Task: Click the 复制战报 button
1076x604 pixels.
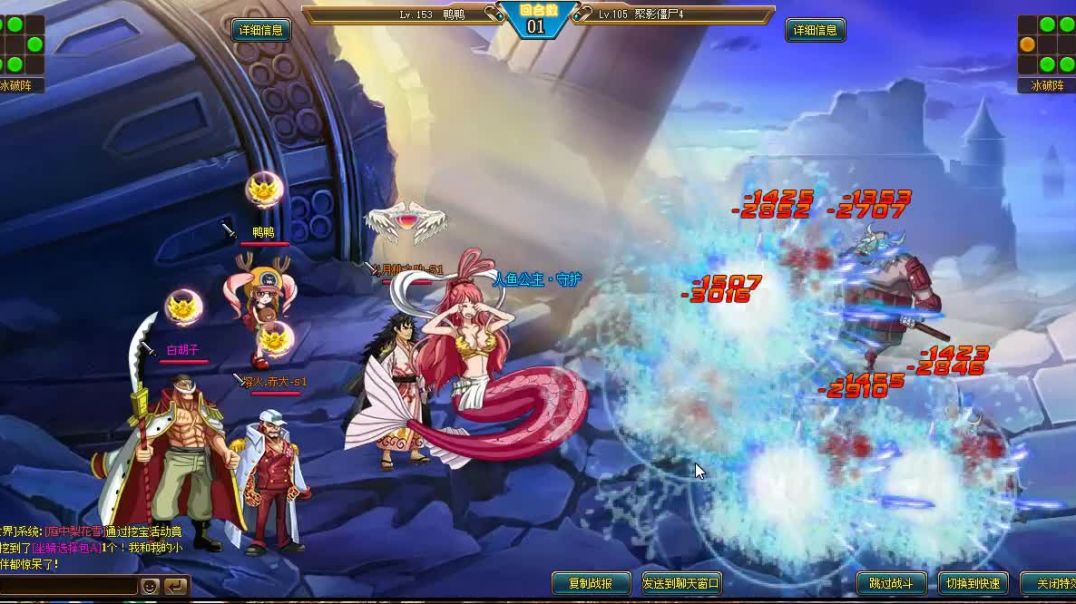Action: [591, 583]
